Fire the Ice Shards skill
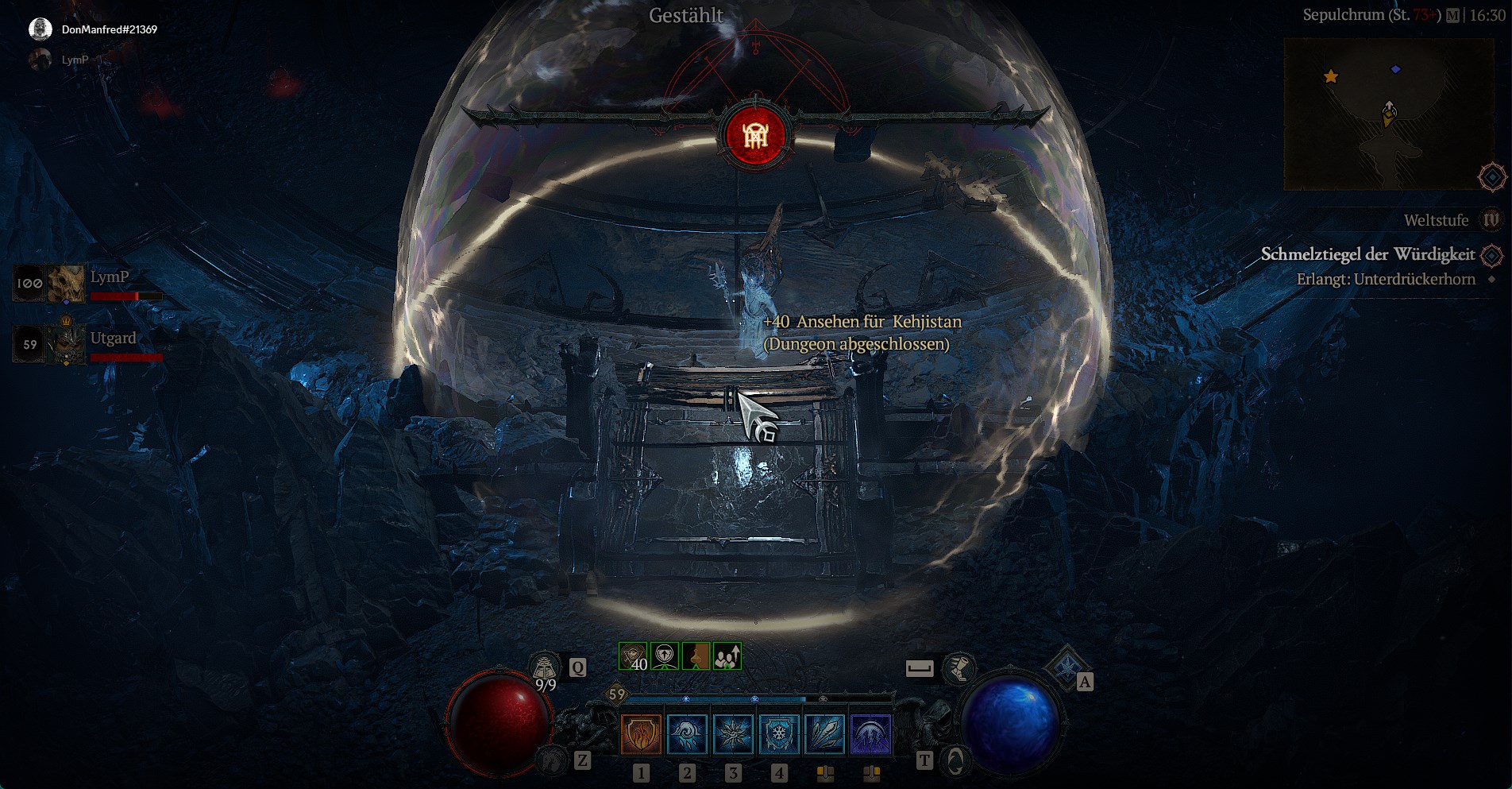 tap(825, 733)
